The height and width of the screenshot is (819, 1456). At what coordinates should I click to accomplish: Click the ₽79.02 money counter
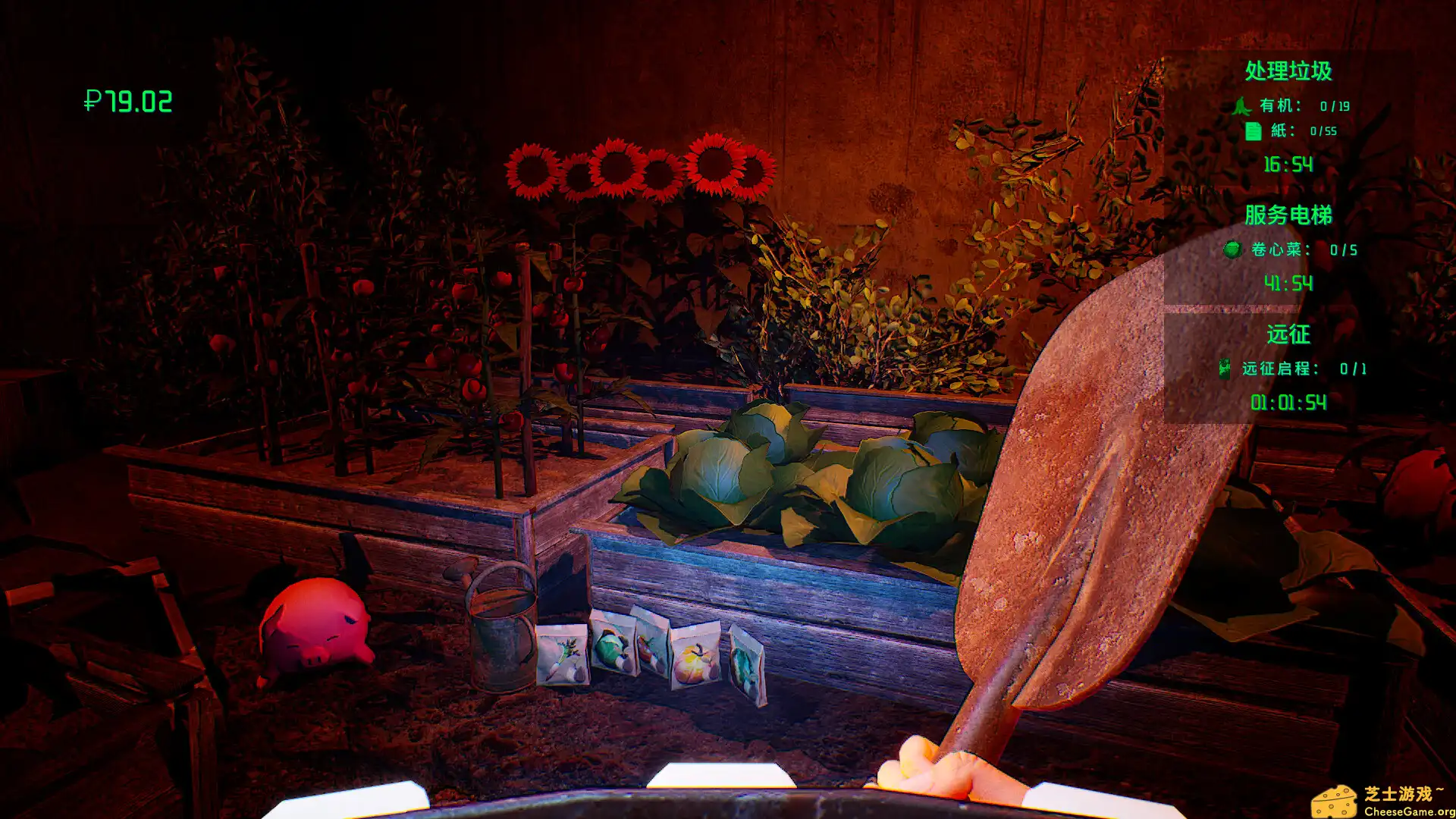point(127,99)
